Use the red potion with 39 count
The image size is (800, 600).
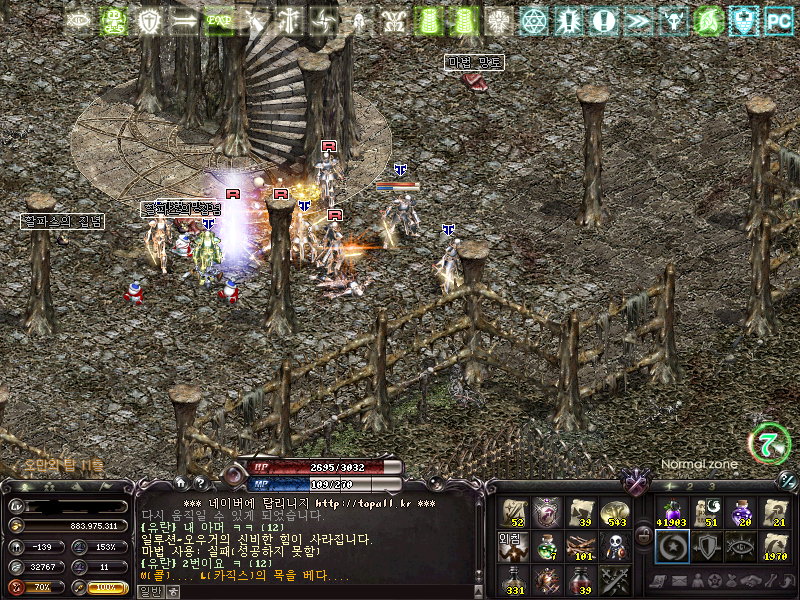click(x=581, y=580)
